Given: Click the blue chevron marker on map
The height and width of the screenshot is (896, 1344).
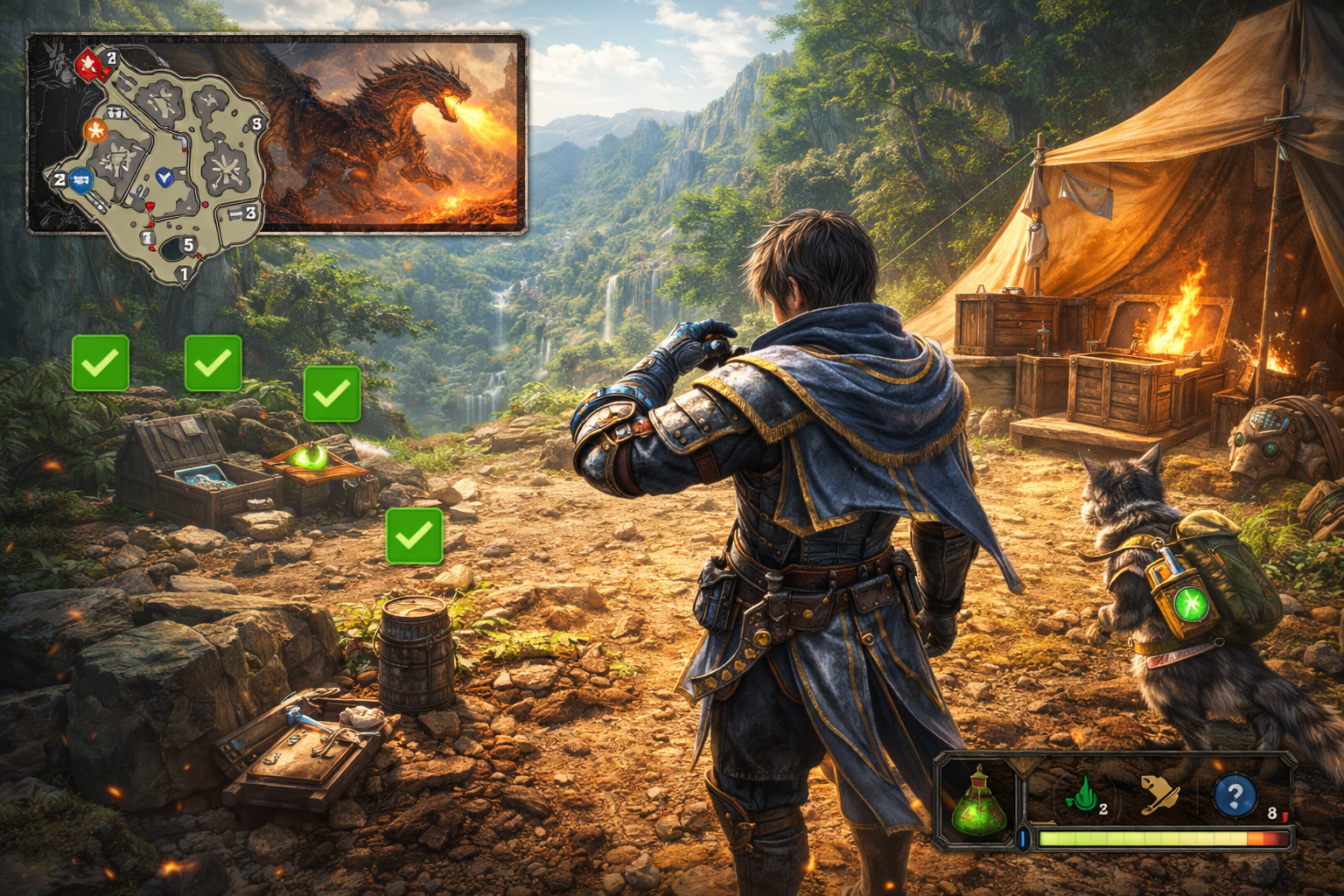Looking at the screenshot, I should pos(164,178).
